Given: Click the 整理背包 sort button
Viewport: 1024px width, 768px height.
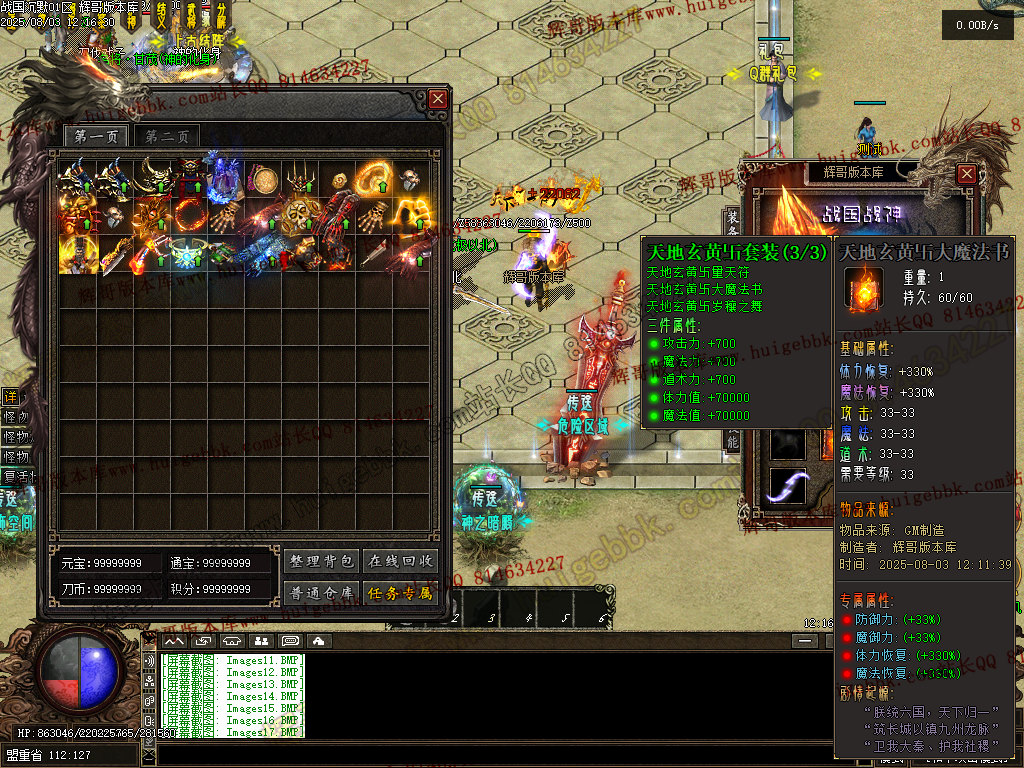Looking at the screenshot, I should 321,561.
